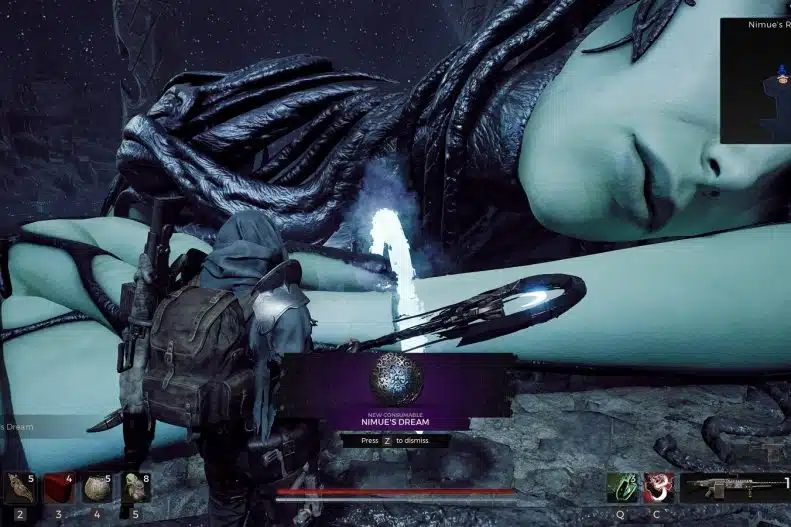
Task: Choose the green-topped consumable with count 8
Action: point(136,488)
